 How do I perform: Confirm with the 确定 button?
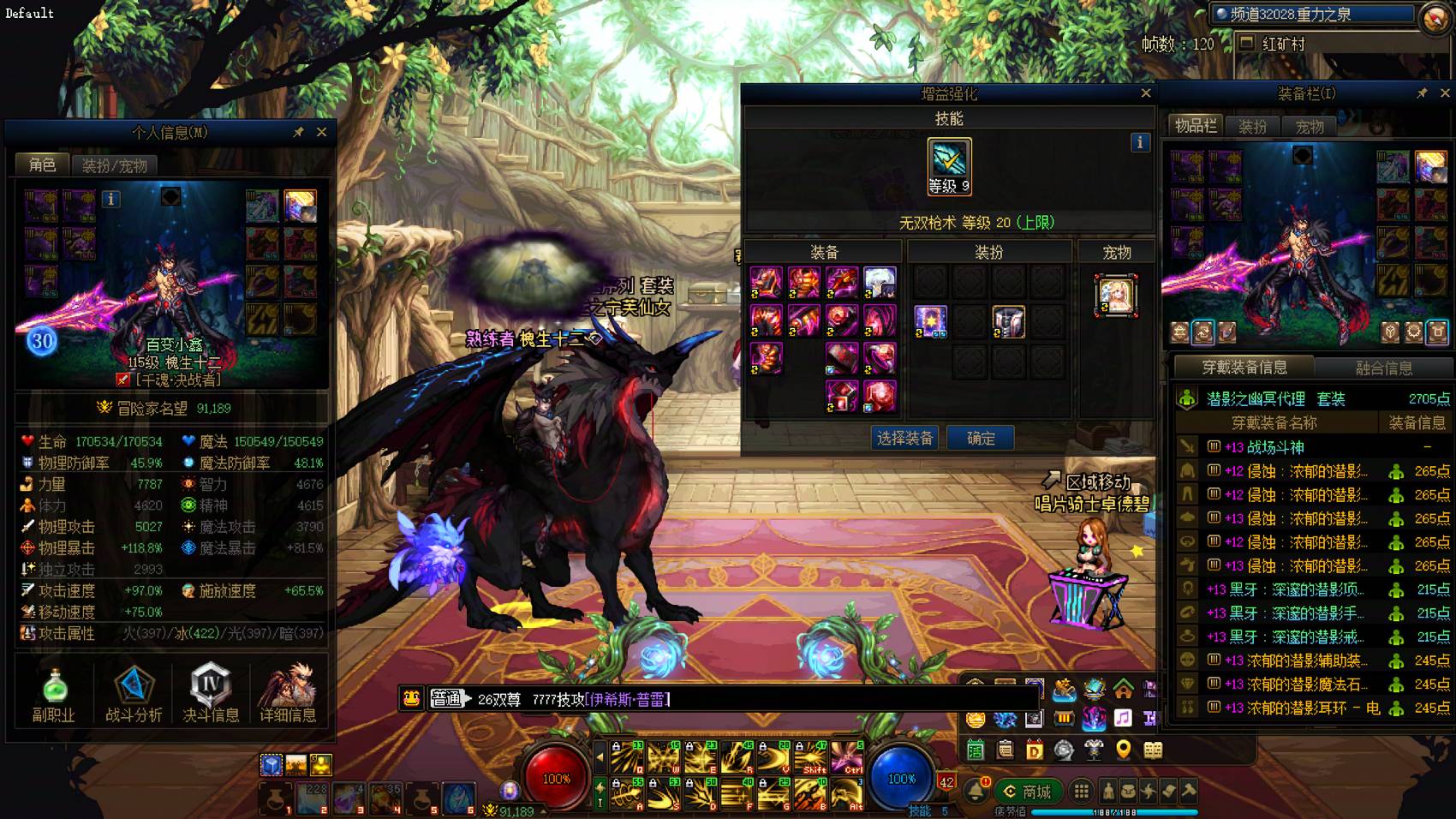pyautogui.click(x=981, y=439)
